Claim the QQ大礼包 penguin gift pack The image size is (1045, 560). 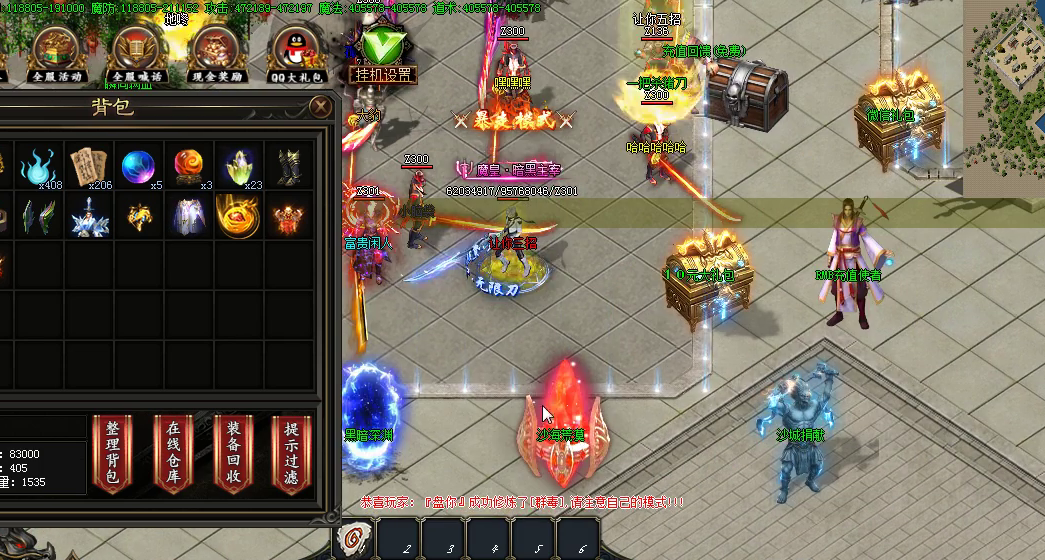tap(297, 52)
